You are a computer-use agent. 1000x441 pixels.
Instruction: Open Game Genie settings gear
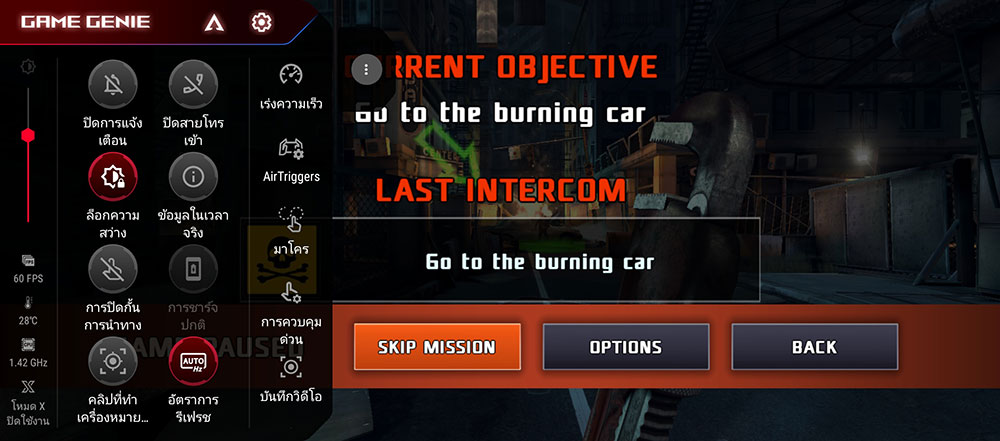[x=261, y=21]
